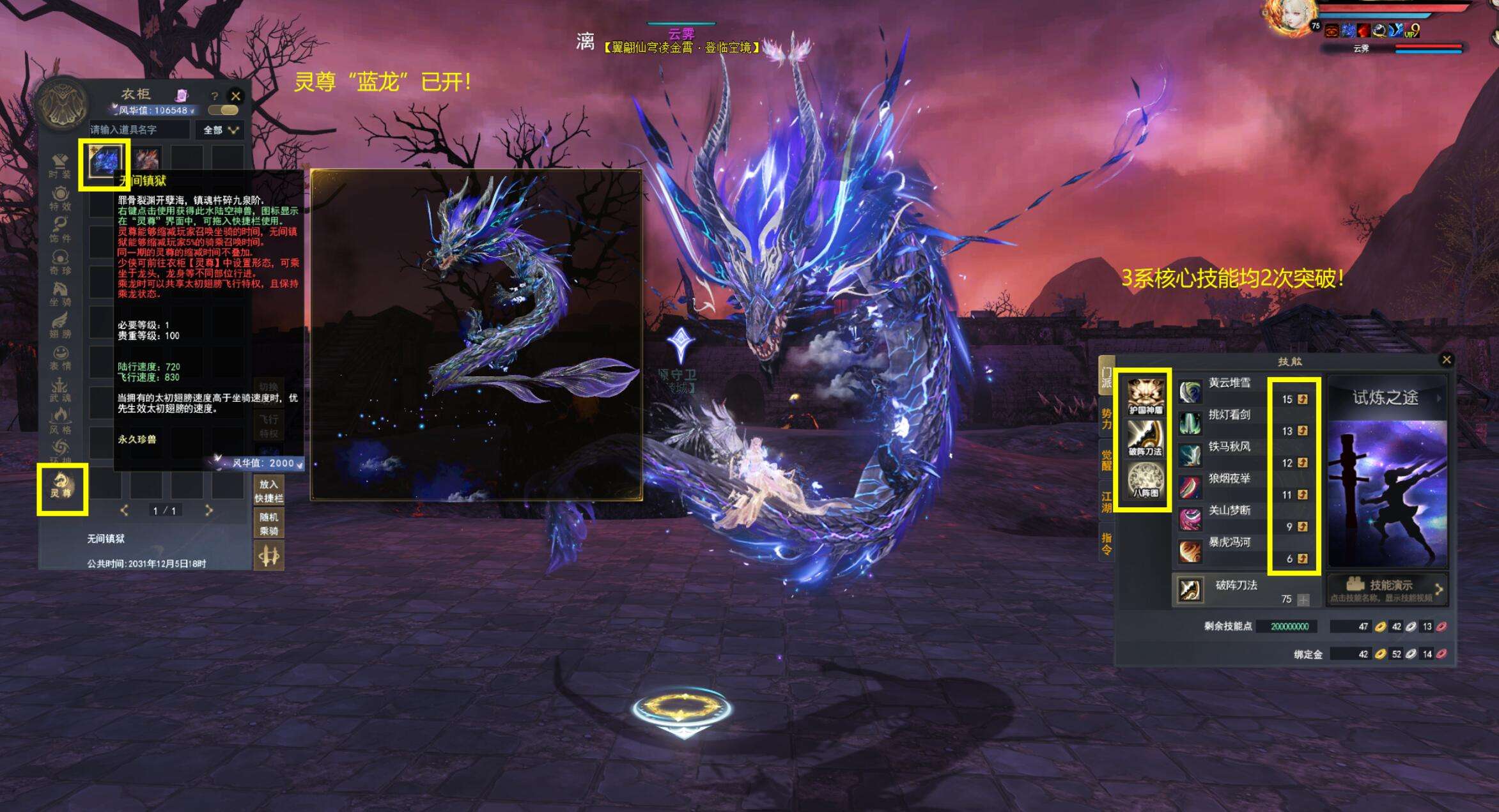The image size is (1499, 812).
Task: Open the 翅膀 wings category
Action: tap(61, 326)
